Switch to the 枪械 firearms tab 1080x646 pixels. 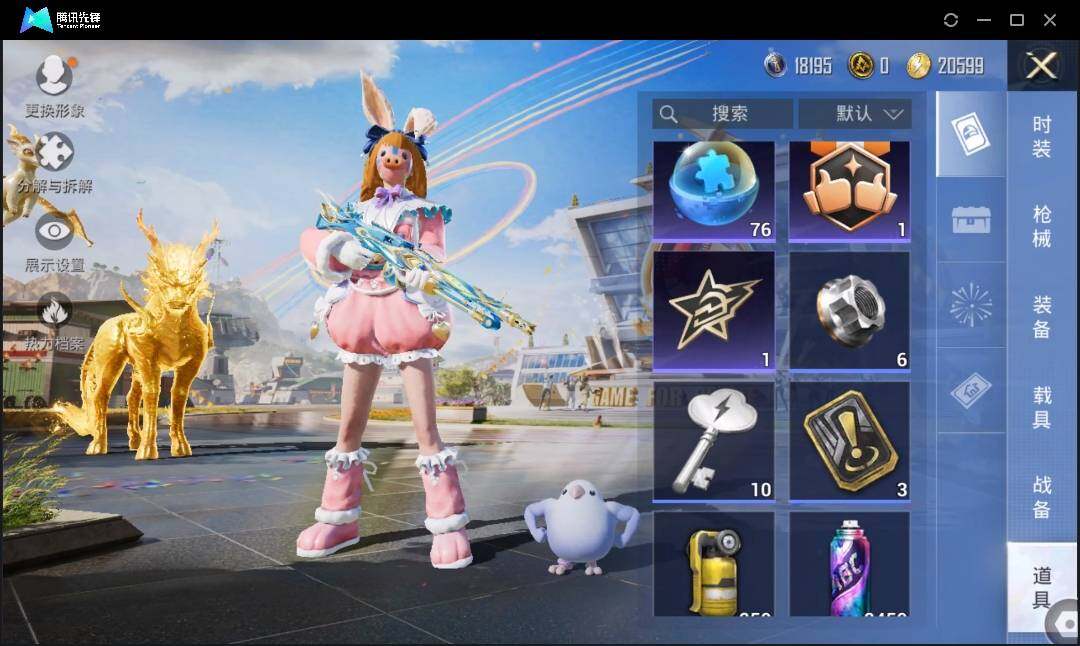pyautogui.click(x=1042, y=225)
